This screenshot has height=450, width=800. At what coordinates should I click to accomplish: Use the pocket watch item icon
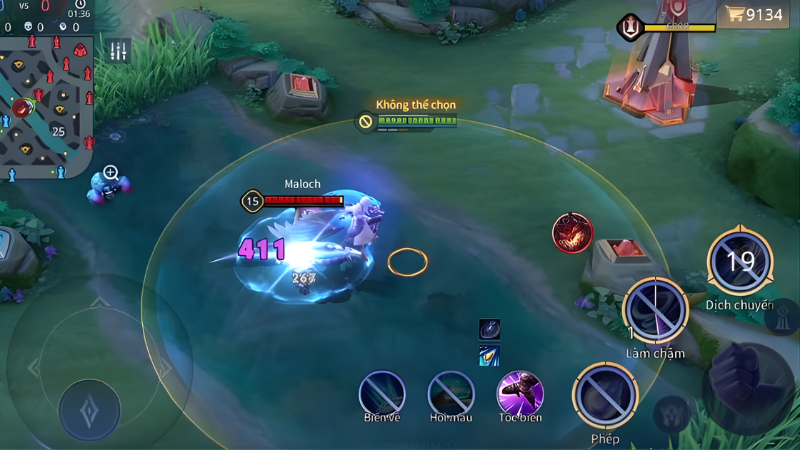pyautogui.click(x=489, y=329)
